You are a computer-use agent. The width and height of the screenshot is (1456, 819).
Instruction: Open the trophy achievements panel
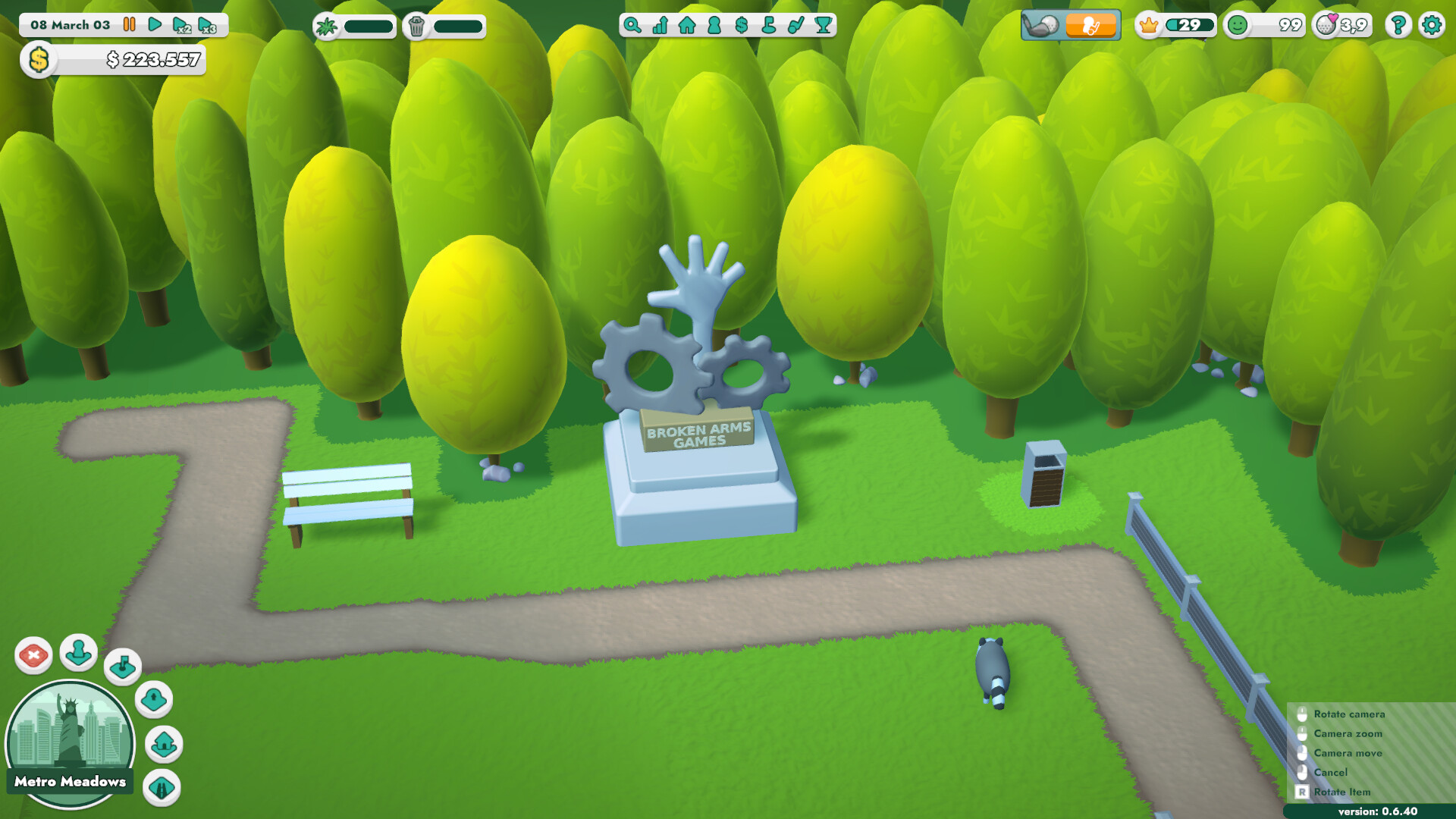(822, 25)
